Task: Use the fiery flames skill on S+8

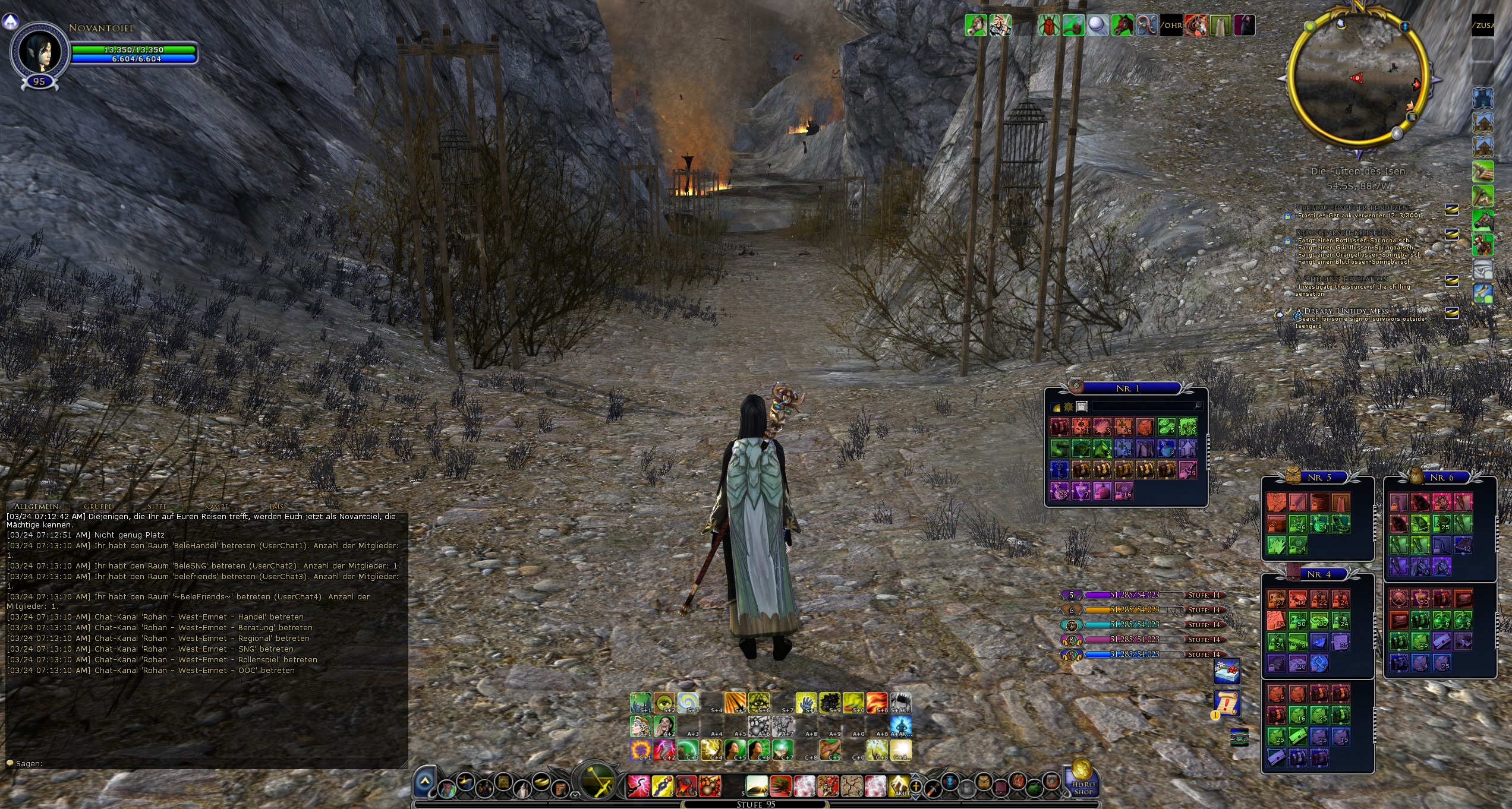Action: coord(877,703)
